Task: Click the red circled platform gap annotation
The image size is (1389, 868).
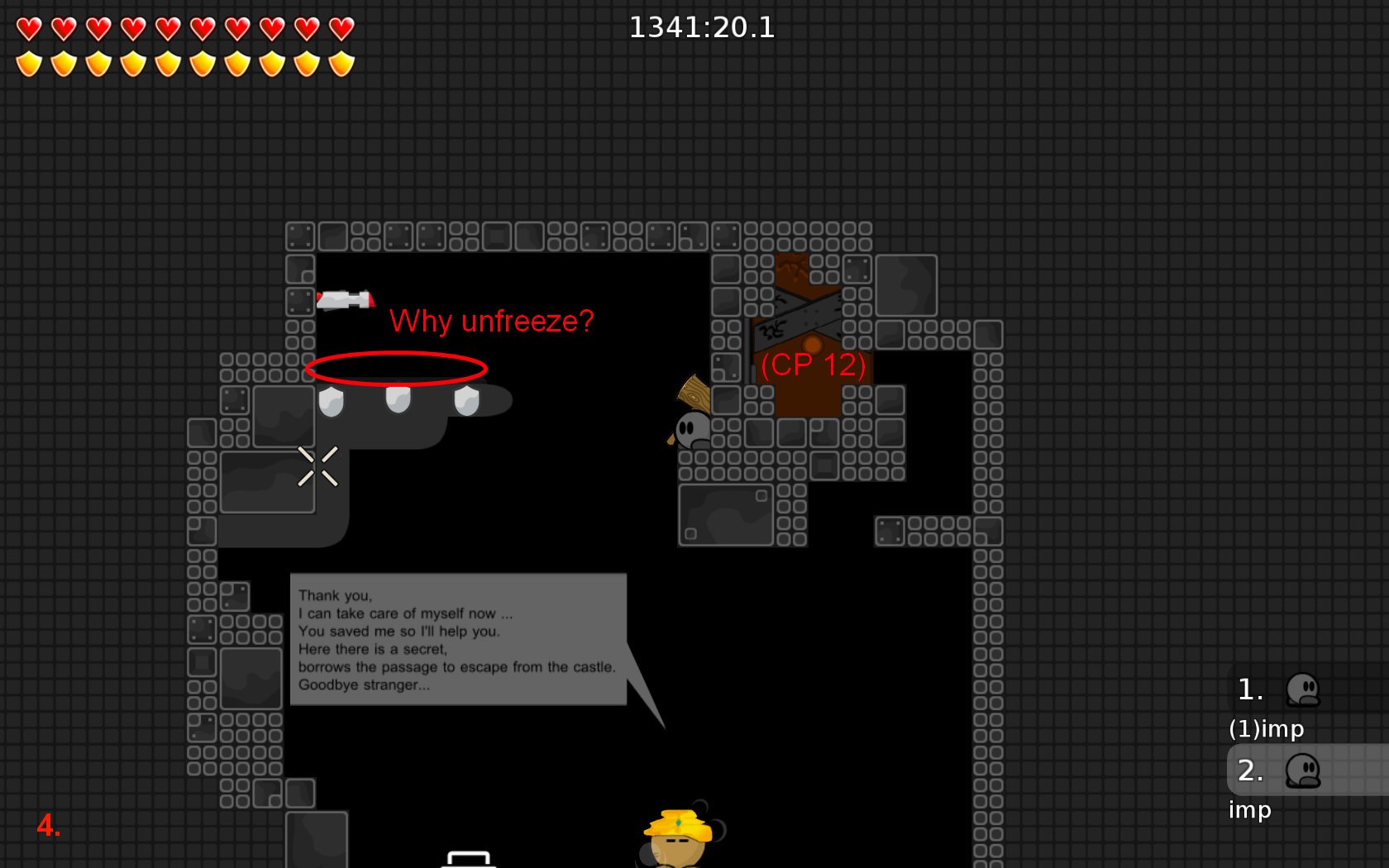Action: point(397,369)
